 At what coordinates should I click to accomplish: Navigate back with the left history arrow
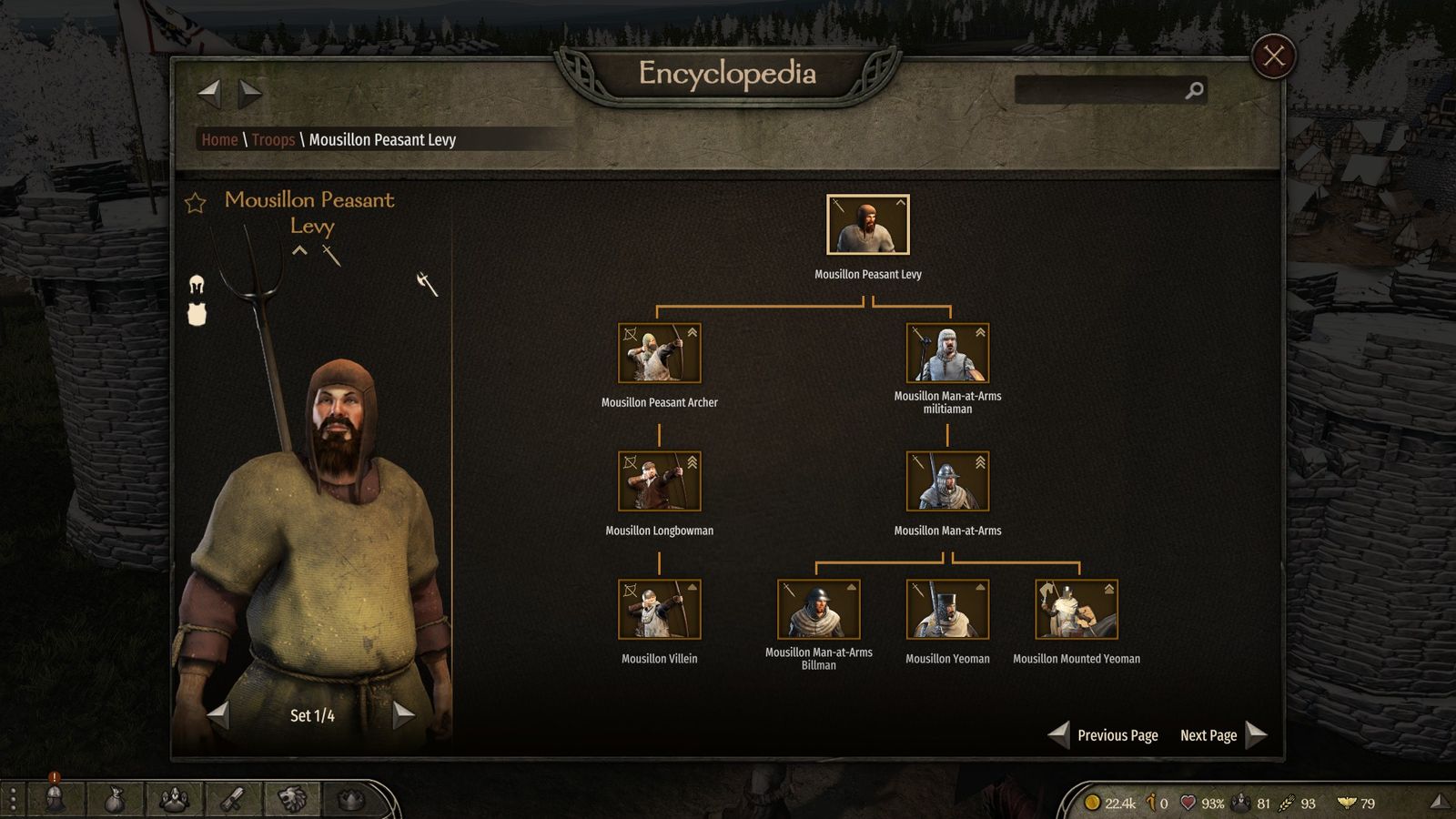coord(210,91)
